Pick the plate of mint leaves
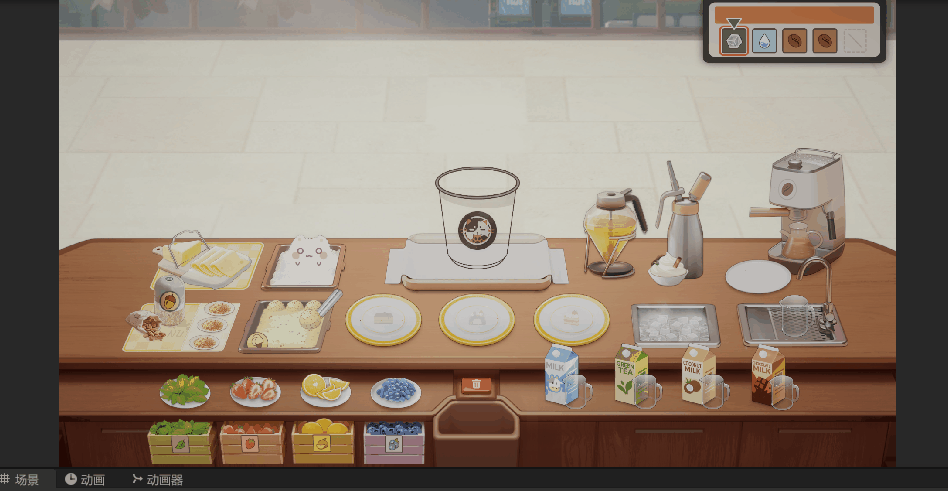The width and height of the screenshot is (948, 491). click(185, 390)
